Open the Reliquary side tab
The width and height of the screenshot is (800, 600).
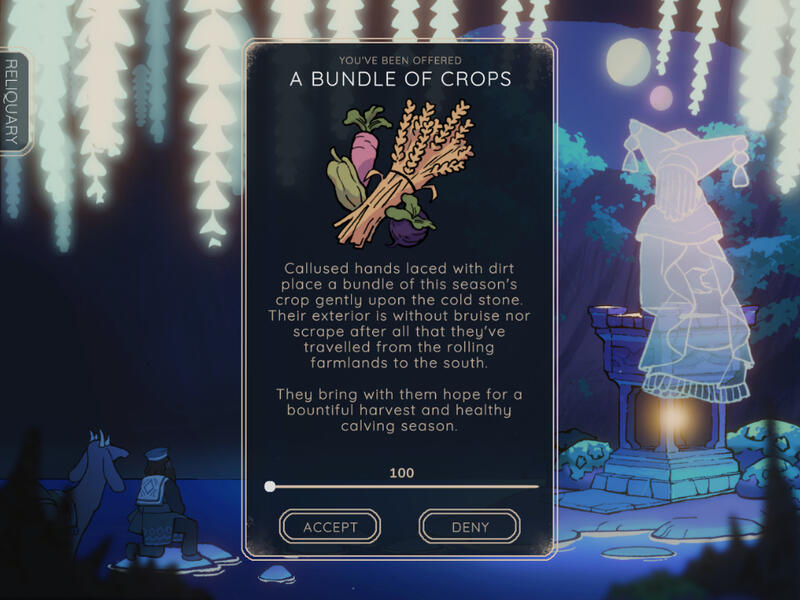12,103
